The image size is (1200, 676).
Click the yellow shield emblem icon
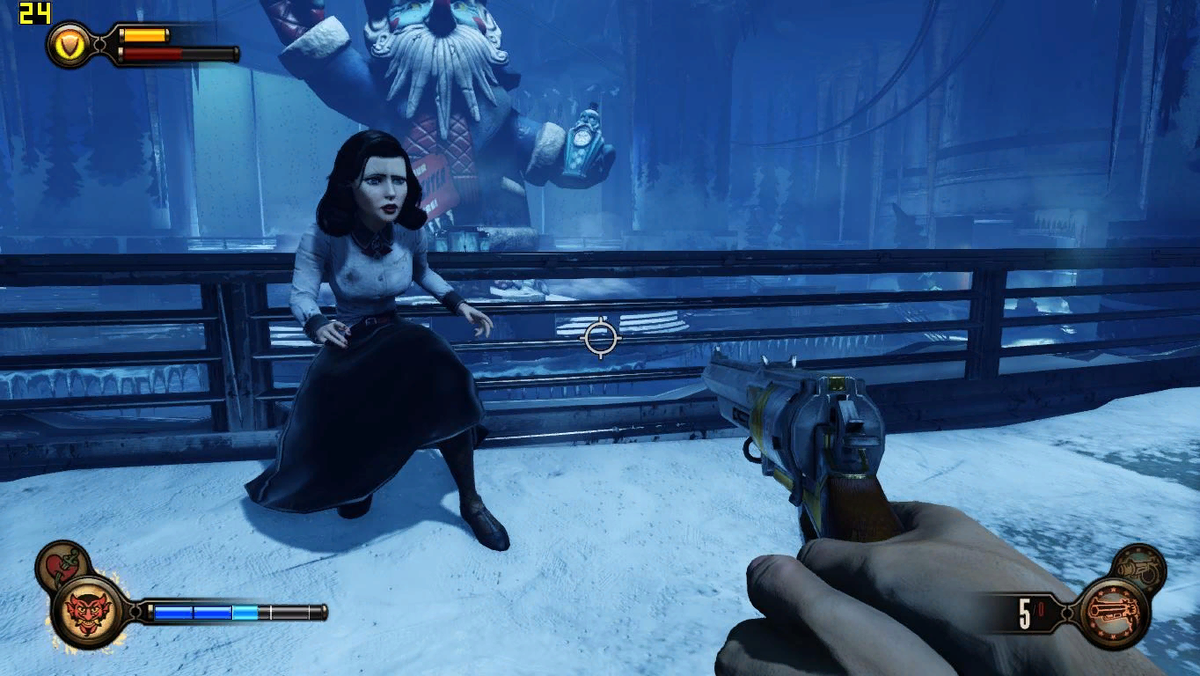pos(70,45)
